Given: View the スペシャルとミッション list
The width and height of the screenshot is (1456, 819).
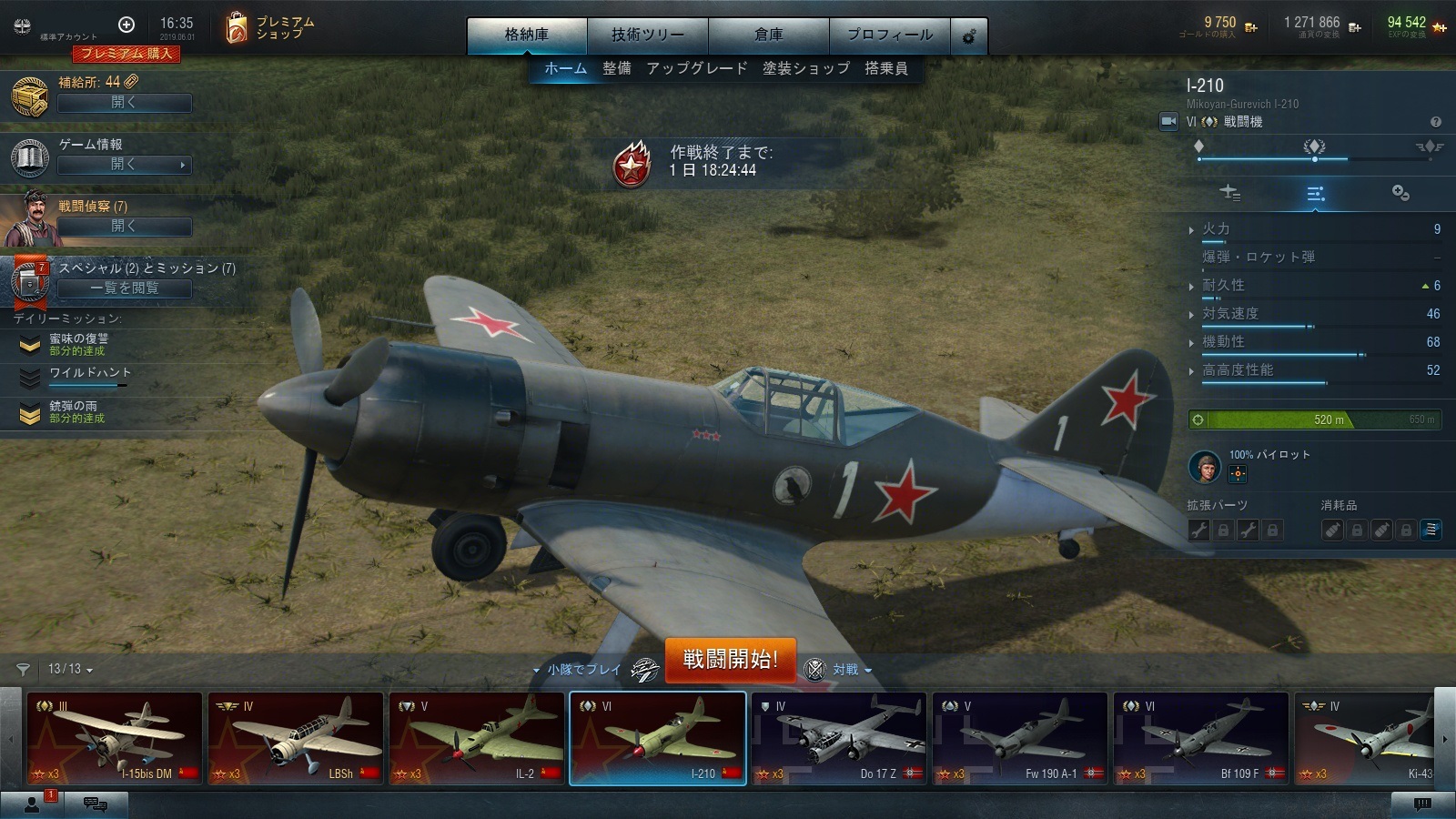Looking at the screenshot, I should tap(125, 288).
